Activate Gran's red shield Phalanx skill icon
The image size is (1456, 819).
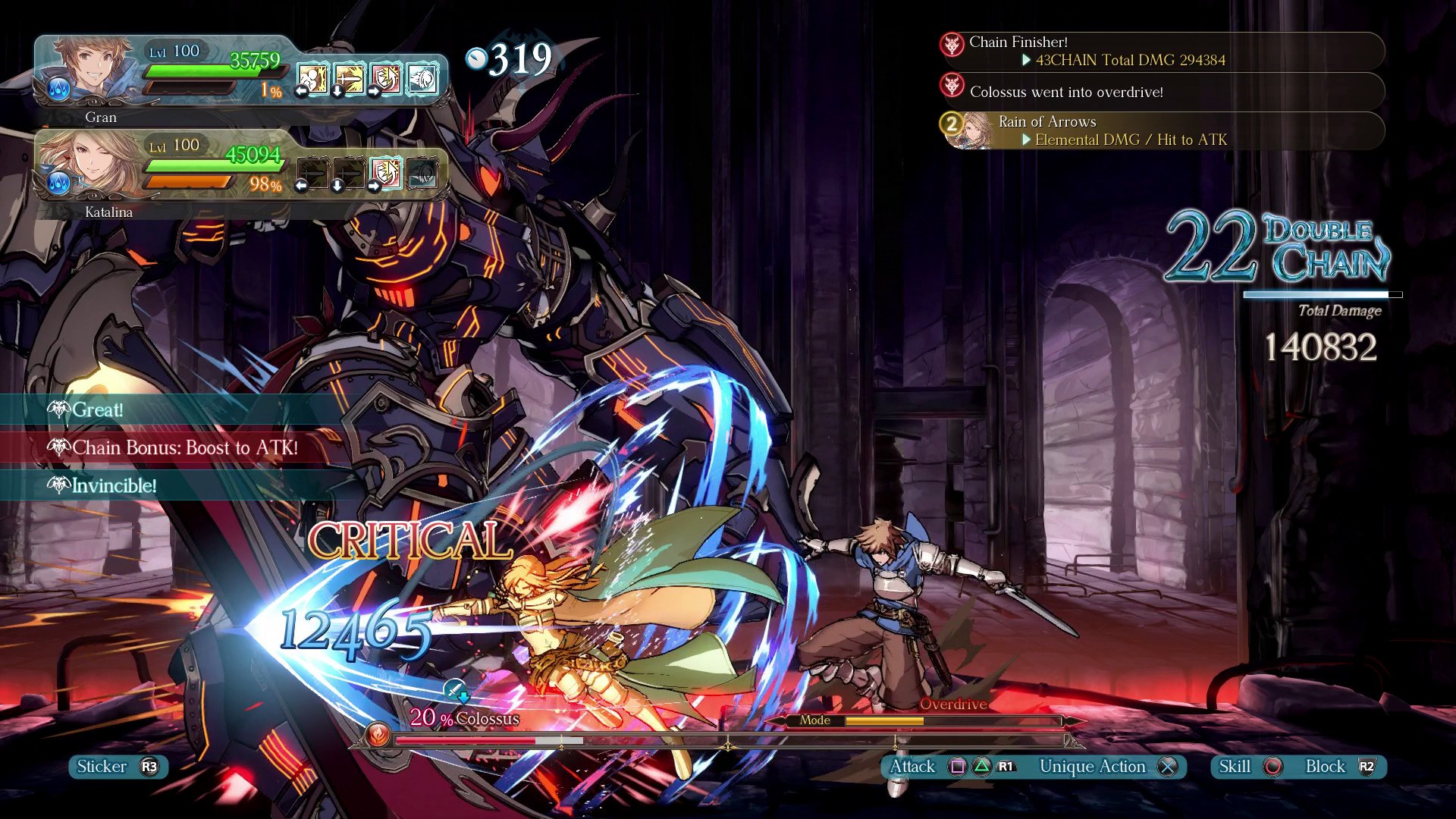point(384,79)
